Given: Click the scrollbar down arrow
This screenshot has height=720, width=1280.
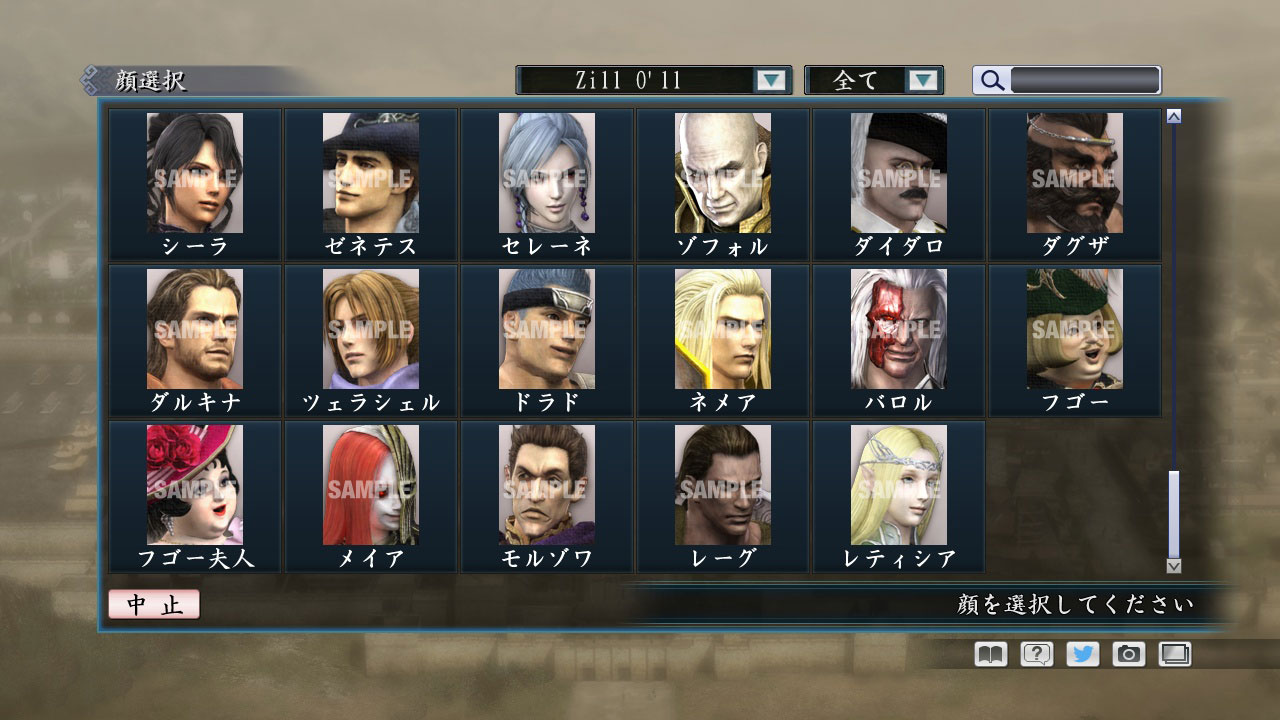Looking at the screenshot, I should [x=1172, y=566].
